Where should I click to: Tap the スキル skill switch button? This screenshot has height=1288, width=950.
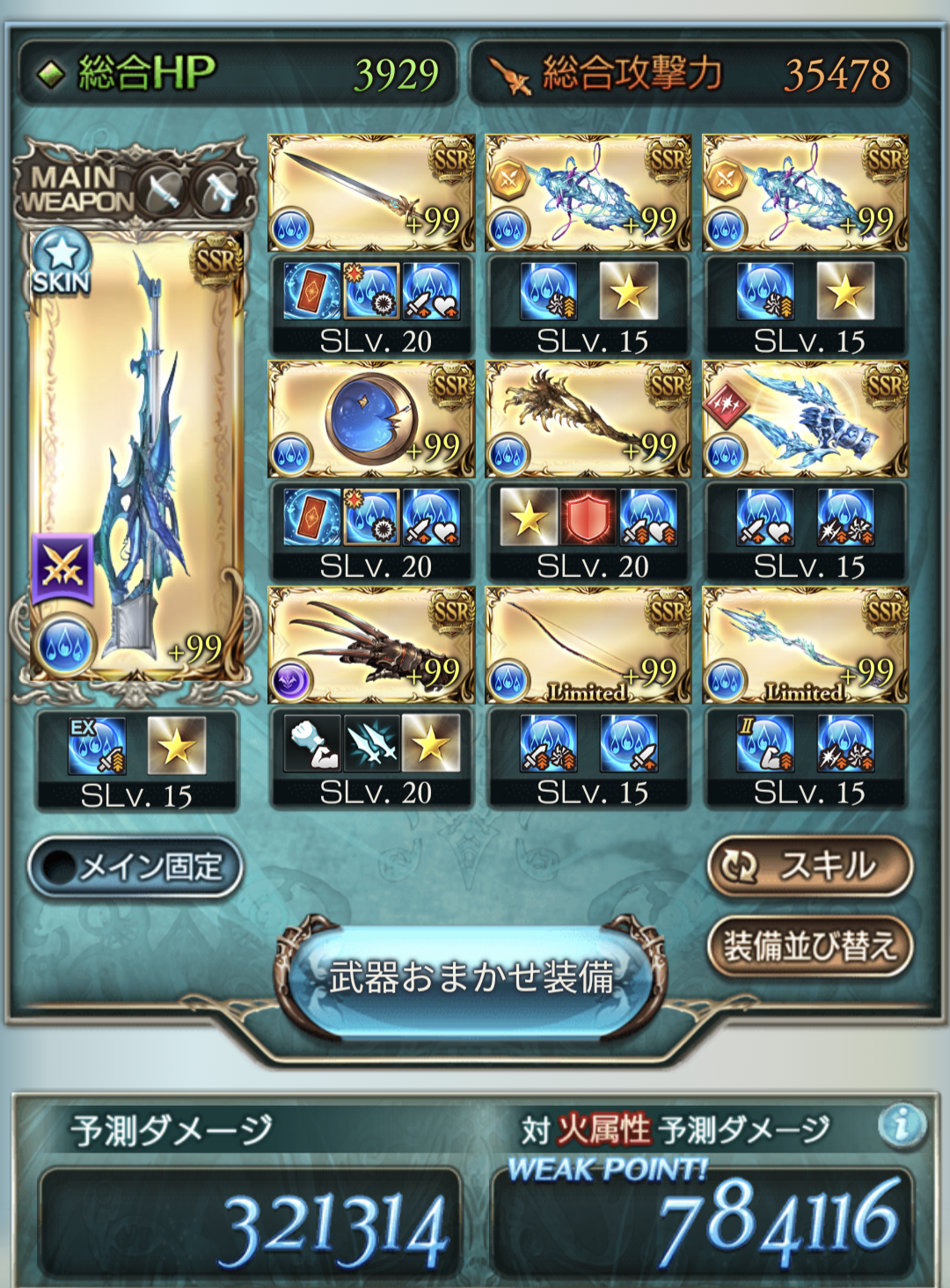(x=809, y=867)
